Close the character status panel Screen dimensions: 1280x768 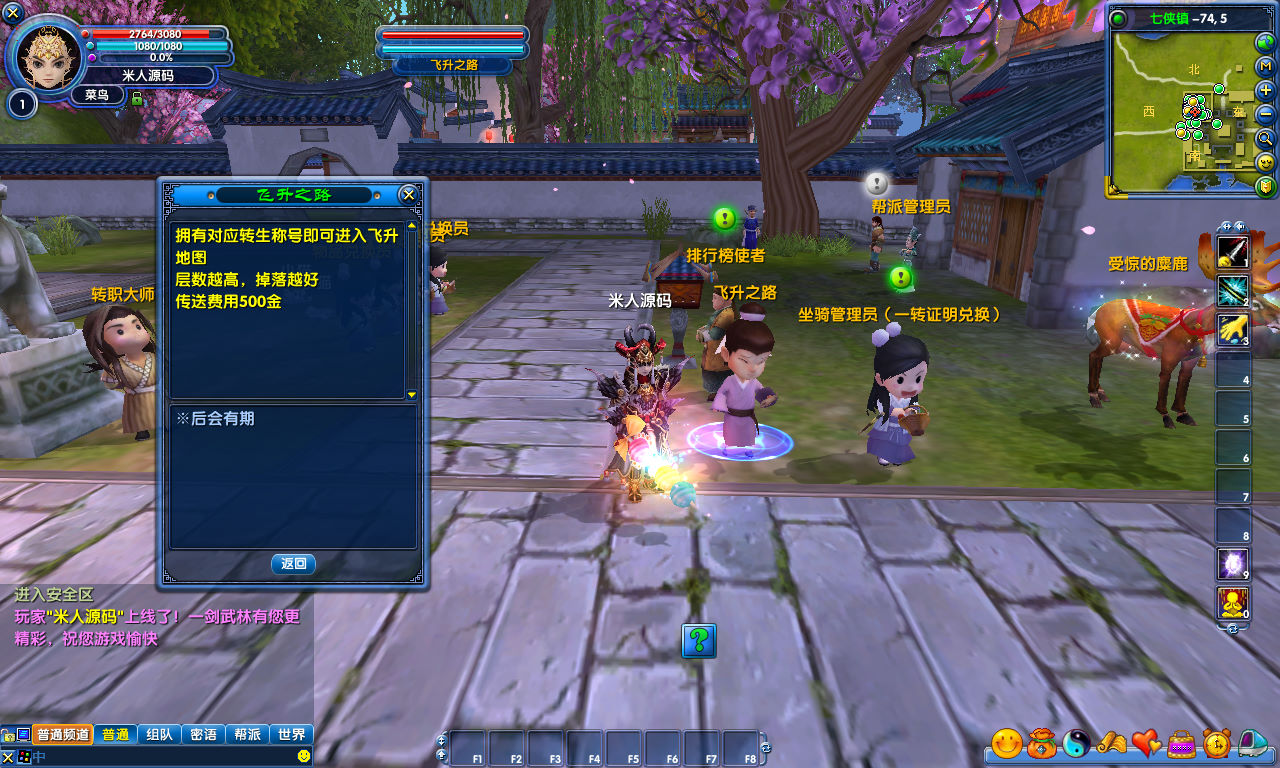pyautogui.click(x=13, y=13)
